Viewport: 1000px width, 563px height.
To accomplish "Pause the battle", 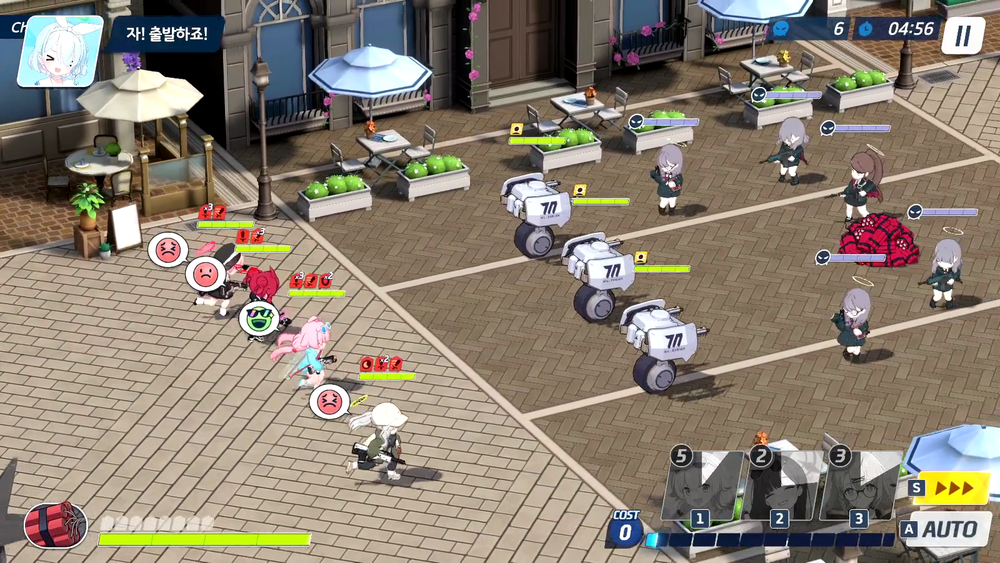I will 962,36.
